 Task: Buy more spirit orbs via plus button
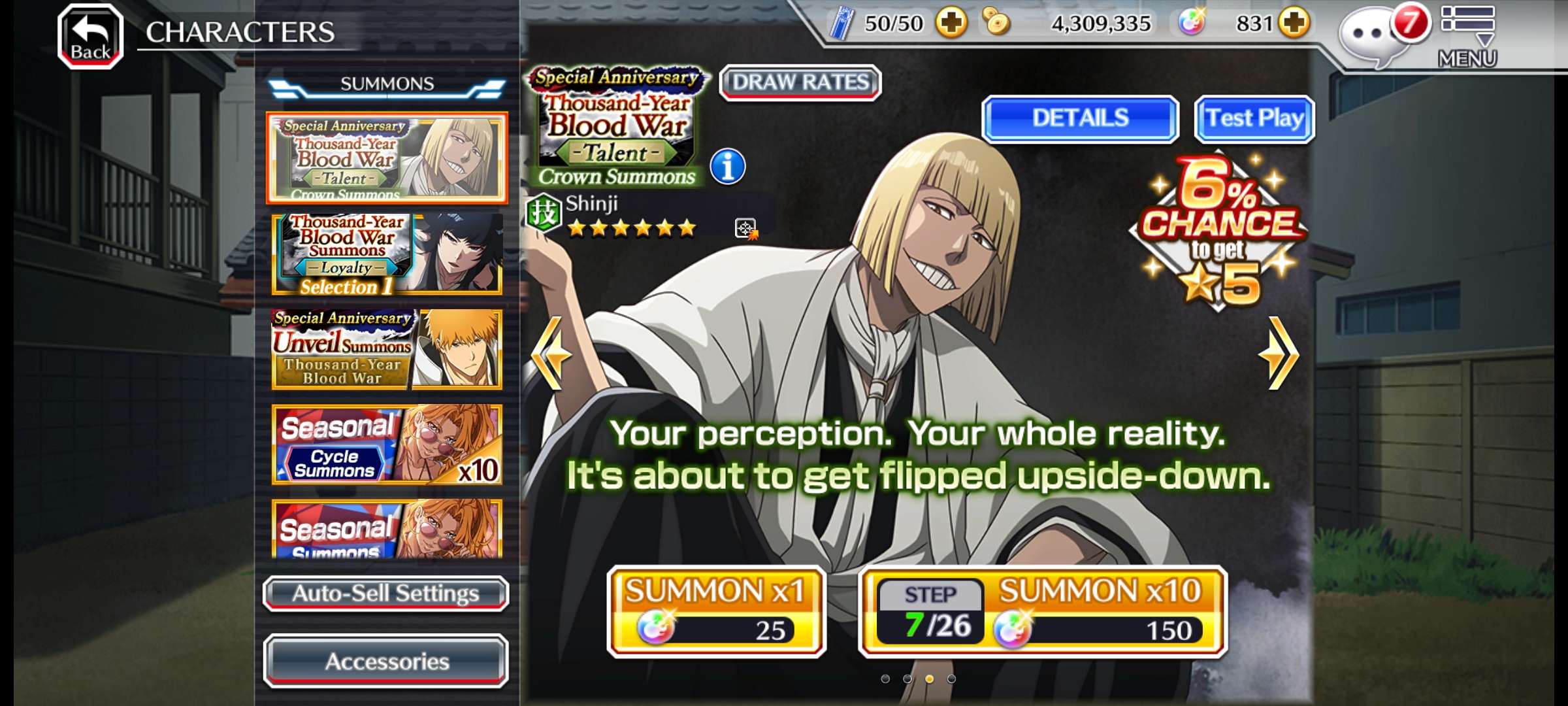pos(1294,24)
